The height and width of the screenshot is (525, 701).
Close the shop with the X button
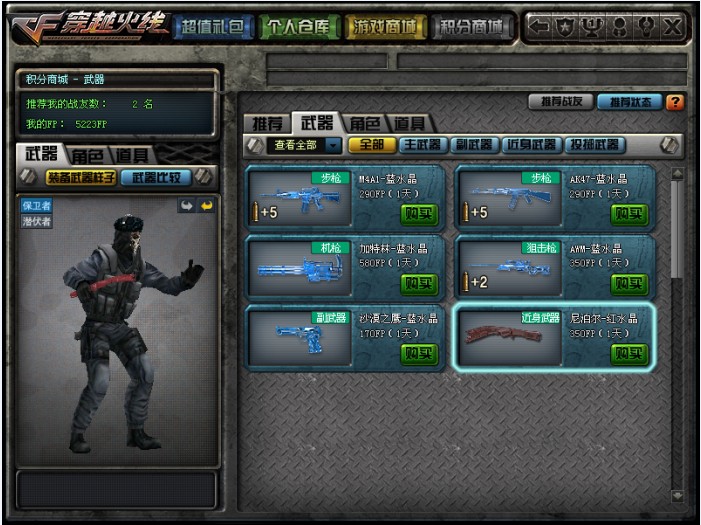(x=672, y=27)
